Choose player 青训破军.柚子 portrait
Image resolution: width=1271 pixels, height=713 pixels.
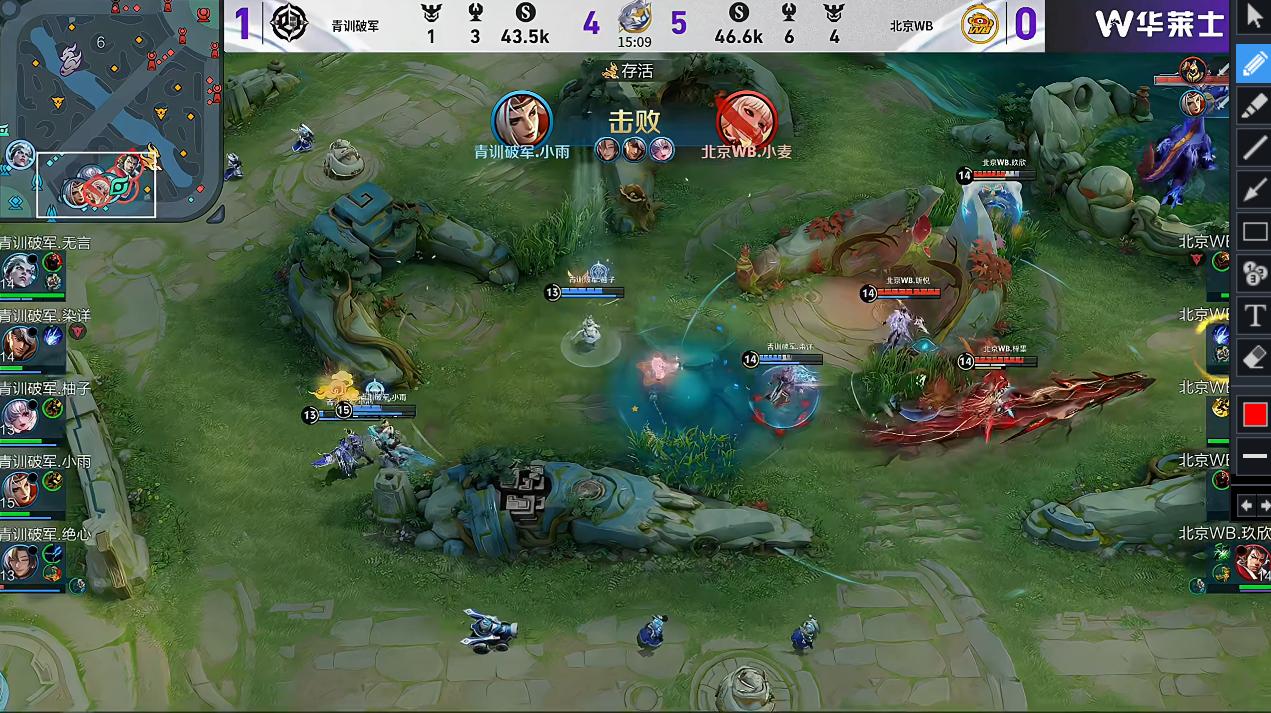tap(18, 416)
